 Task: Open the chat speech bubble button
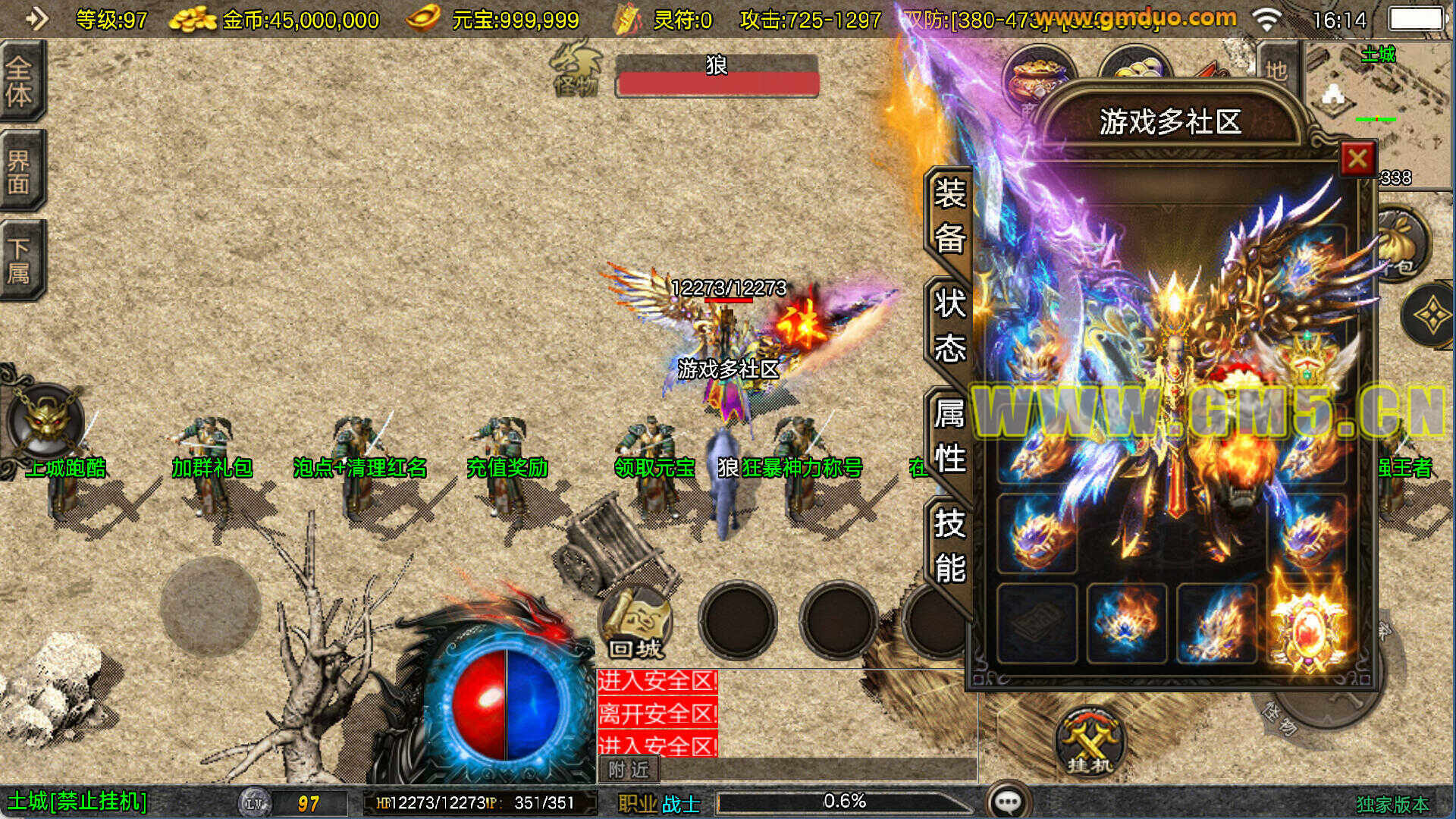click(1008, 801)
